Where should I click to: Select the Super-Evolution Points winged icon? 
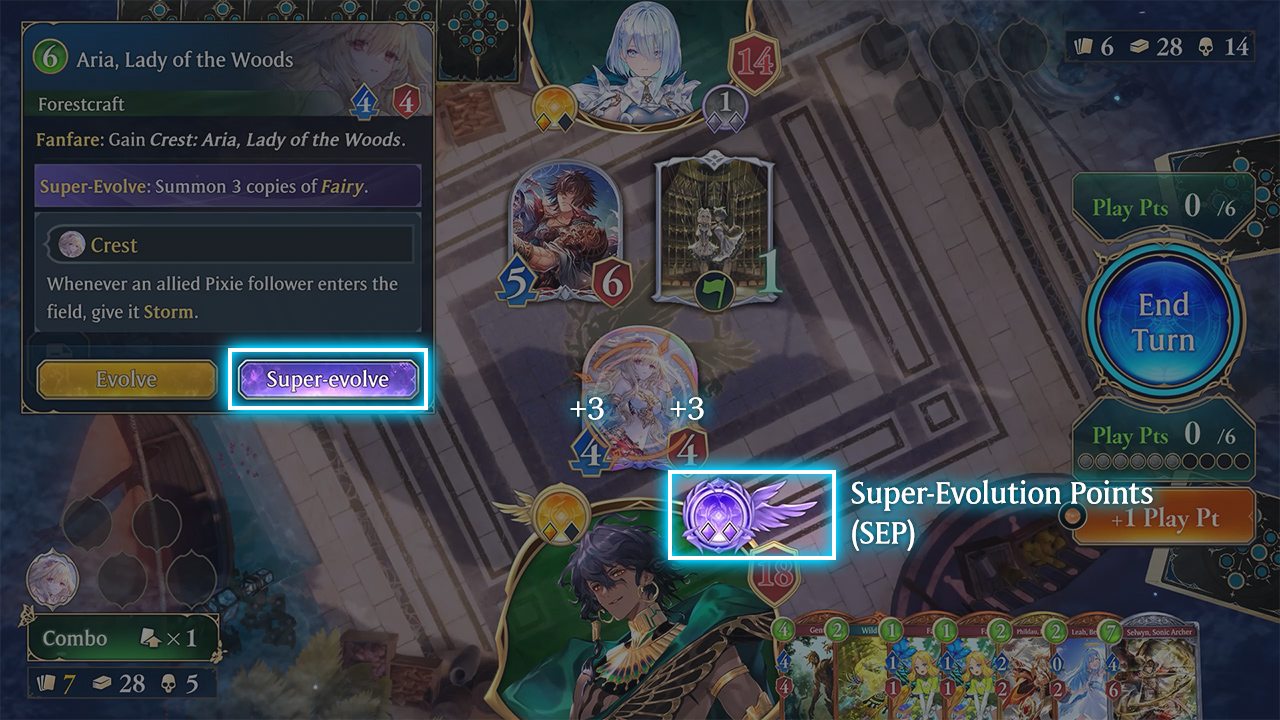750,514
